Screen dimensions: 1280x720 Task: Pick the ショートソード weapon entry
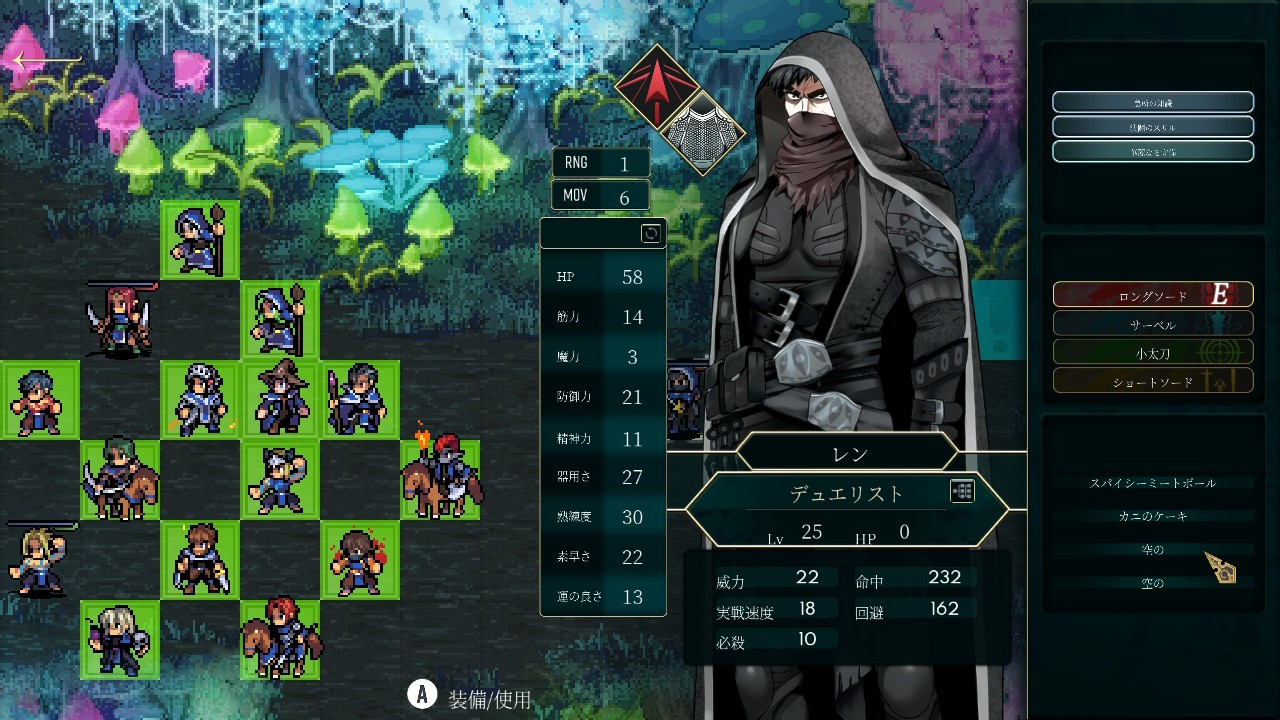(1152, 381)
